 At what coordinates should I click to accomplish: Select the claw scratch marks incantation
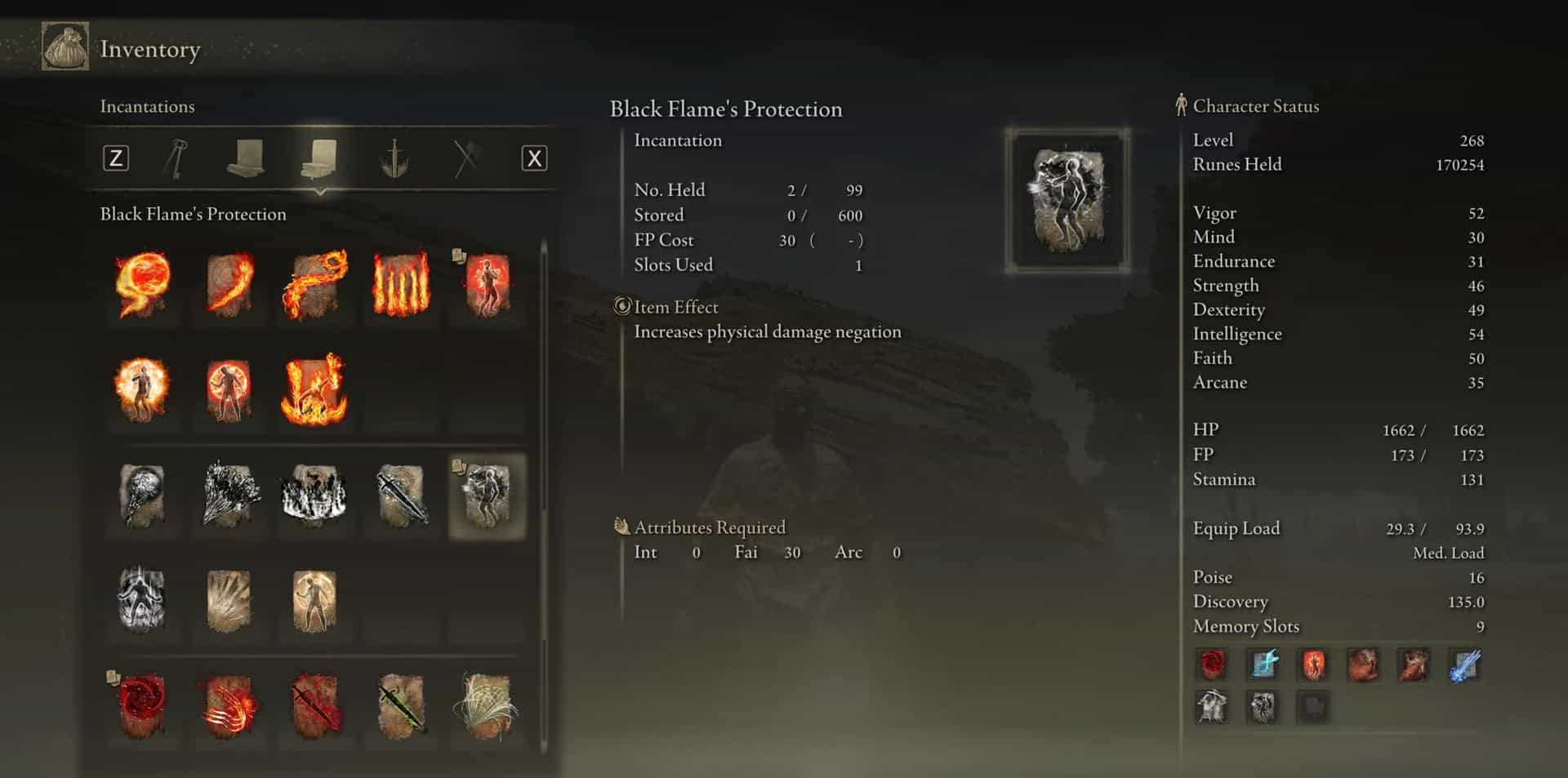click(229, 601)
